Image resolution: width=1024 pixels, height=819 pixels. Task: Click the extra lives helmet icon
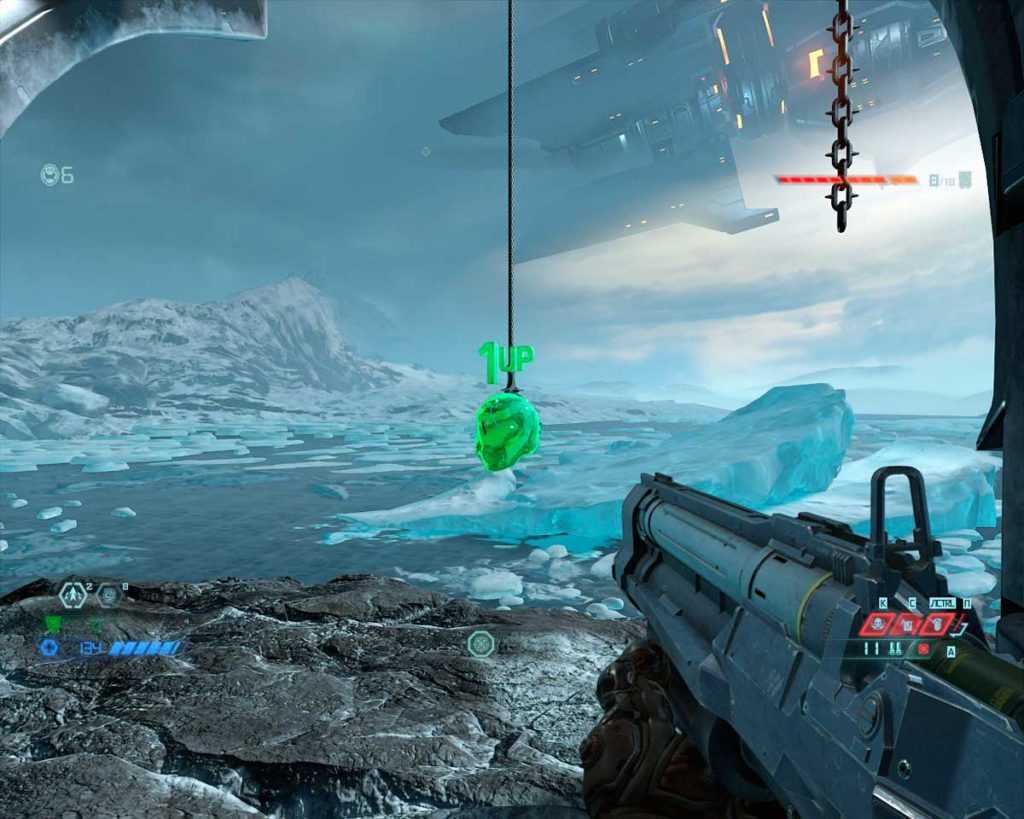coord(50,175)
